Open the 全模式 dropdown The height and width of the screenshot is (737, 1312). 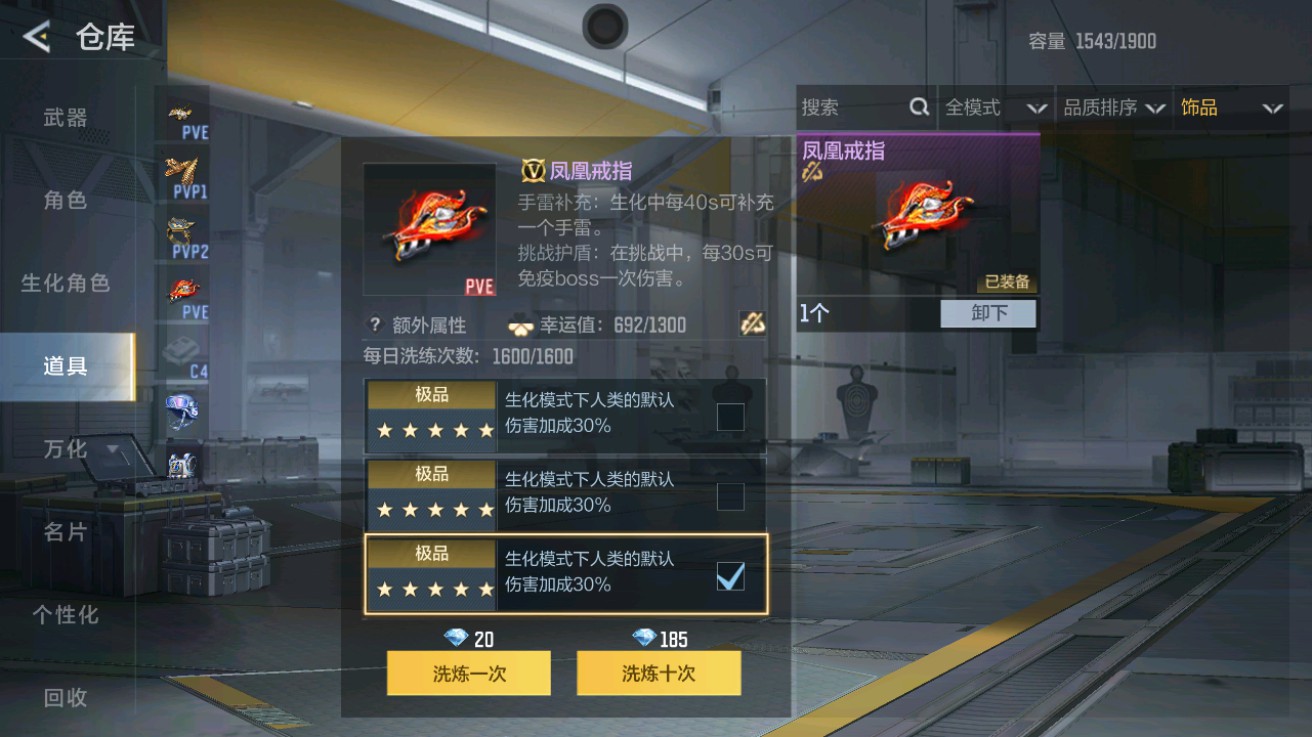pos(995,107)
